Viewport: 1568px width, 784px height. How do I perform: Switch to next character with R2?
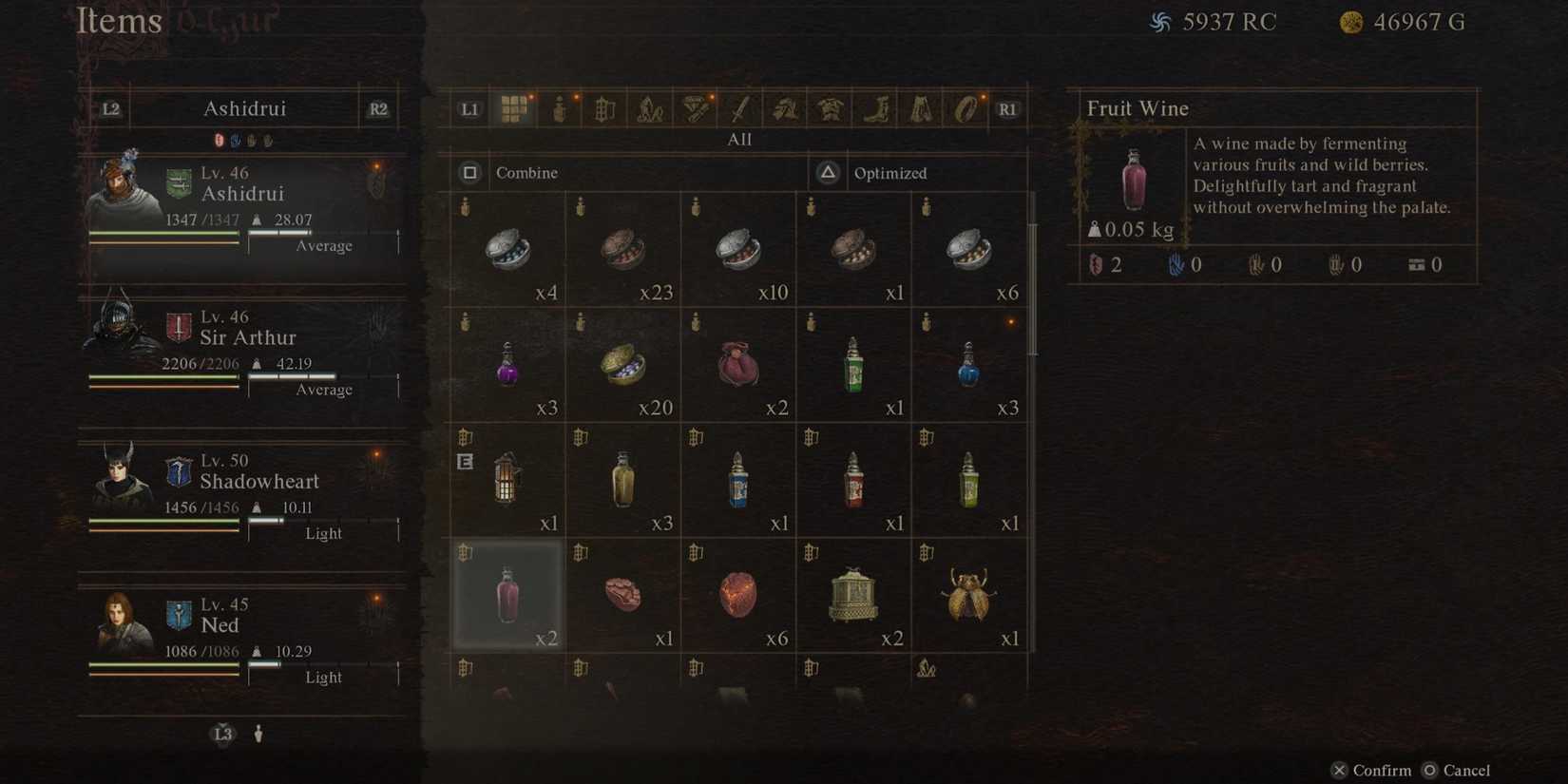coord(377,108)
